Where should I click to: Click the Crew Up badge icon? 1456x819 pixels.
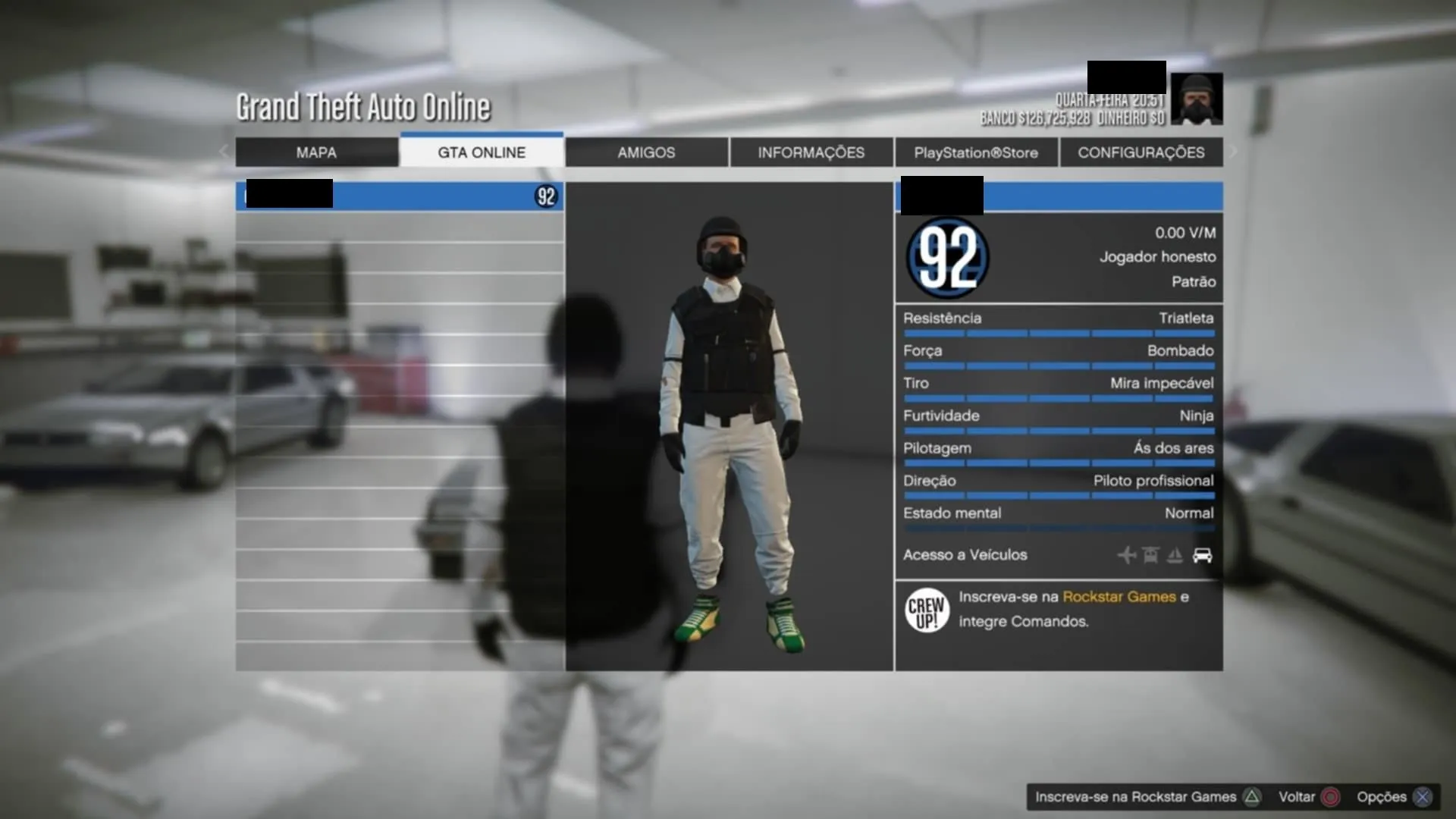[926, 610]
